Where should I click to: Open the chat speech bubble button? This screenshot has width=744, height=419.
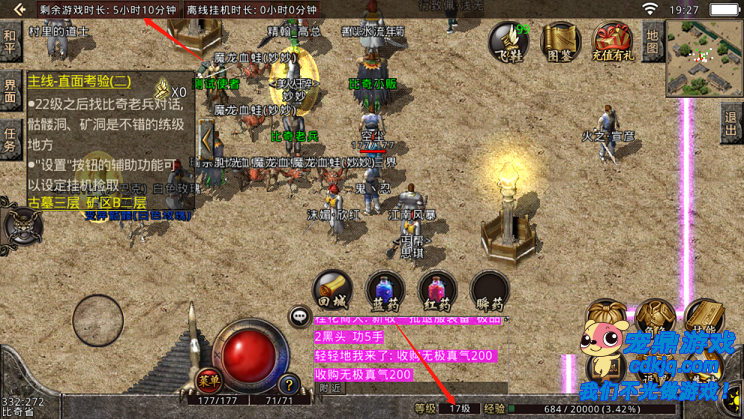click(x=299, y=317)
